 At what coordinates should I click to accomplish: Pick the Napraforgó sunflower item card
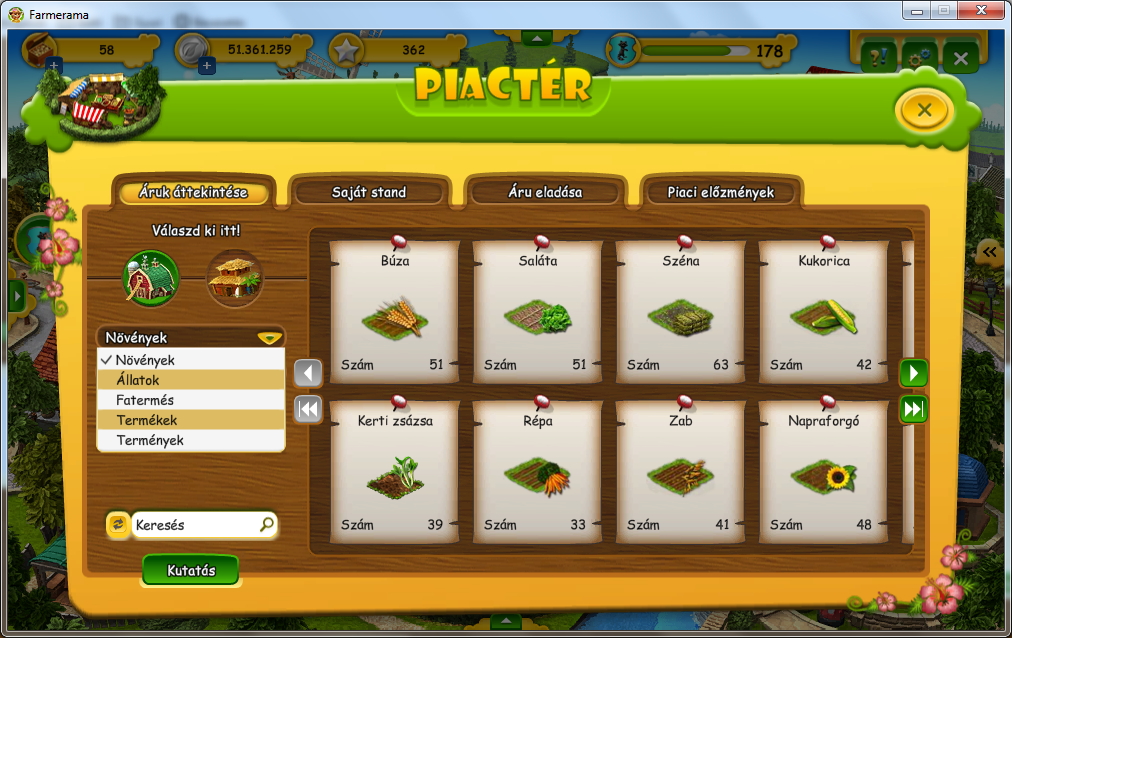pos(824,472)
